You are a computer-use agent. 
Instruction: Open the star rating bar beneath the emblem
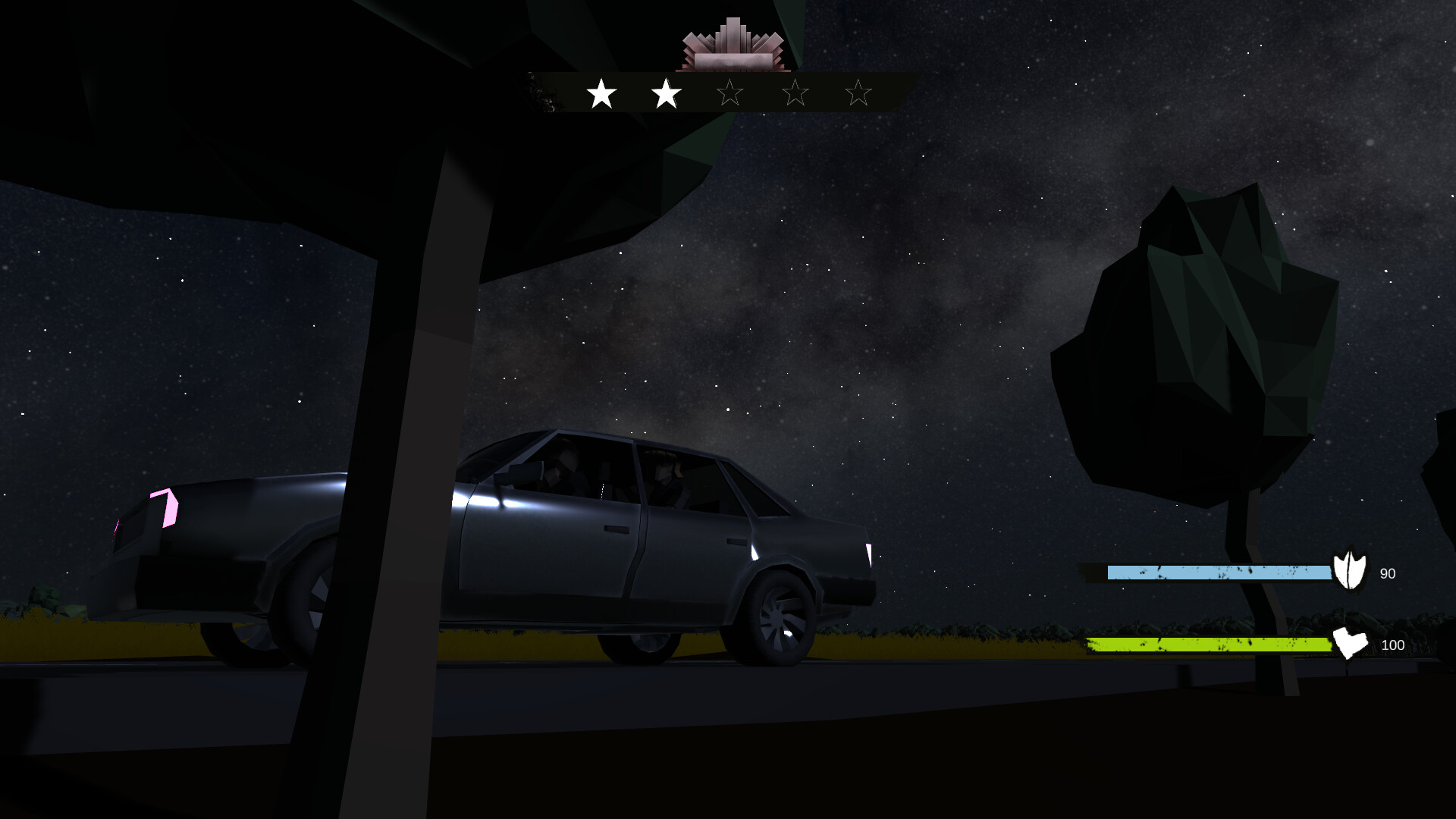pyautogui.click(x=730, y=93)
